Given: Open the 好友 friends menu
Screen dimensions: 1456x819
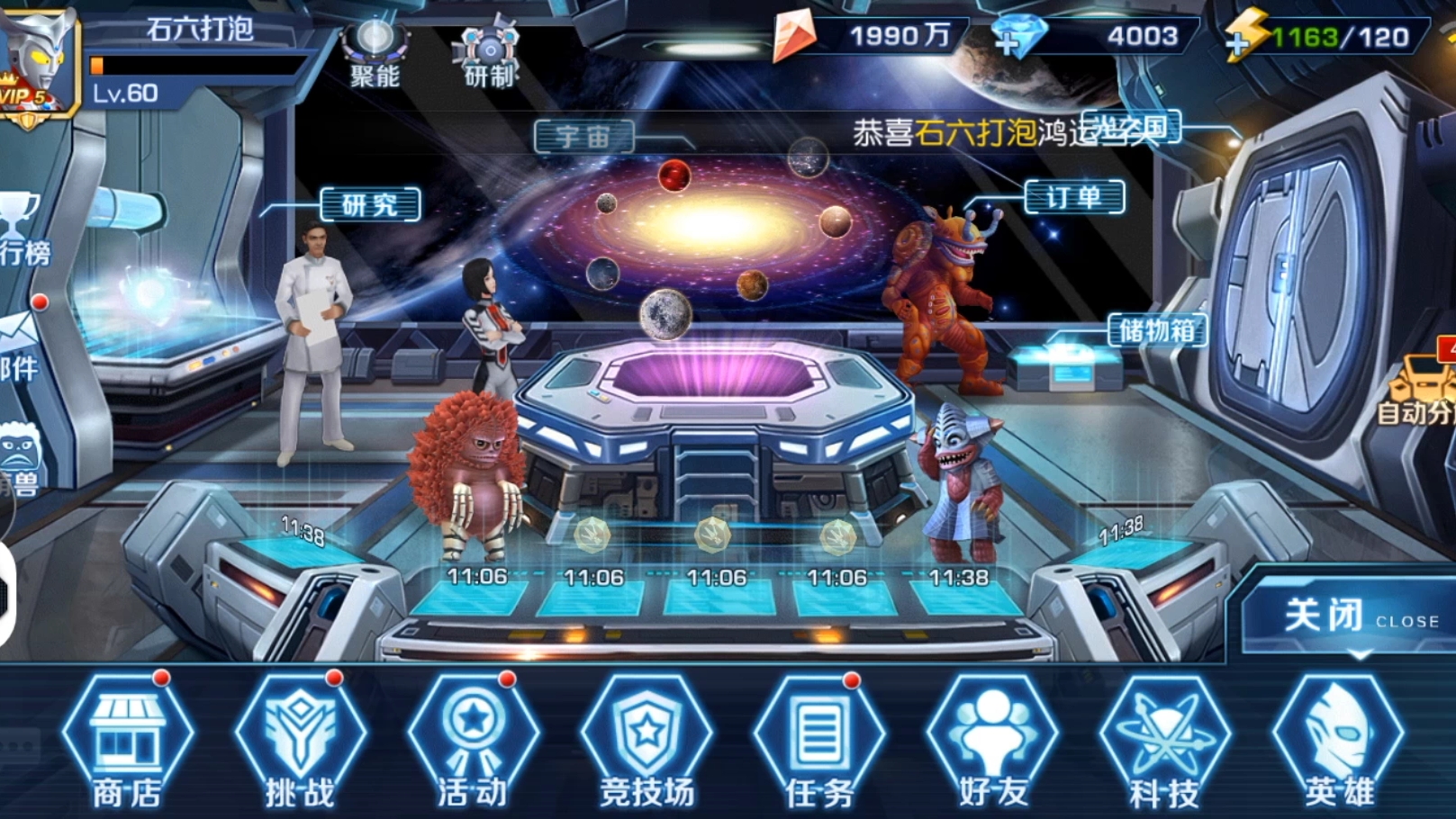Looking at the screenshot, I should click(992, 741).
